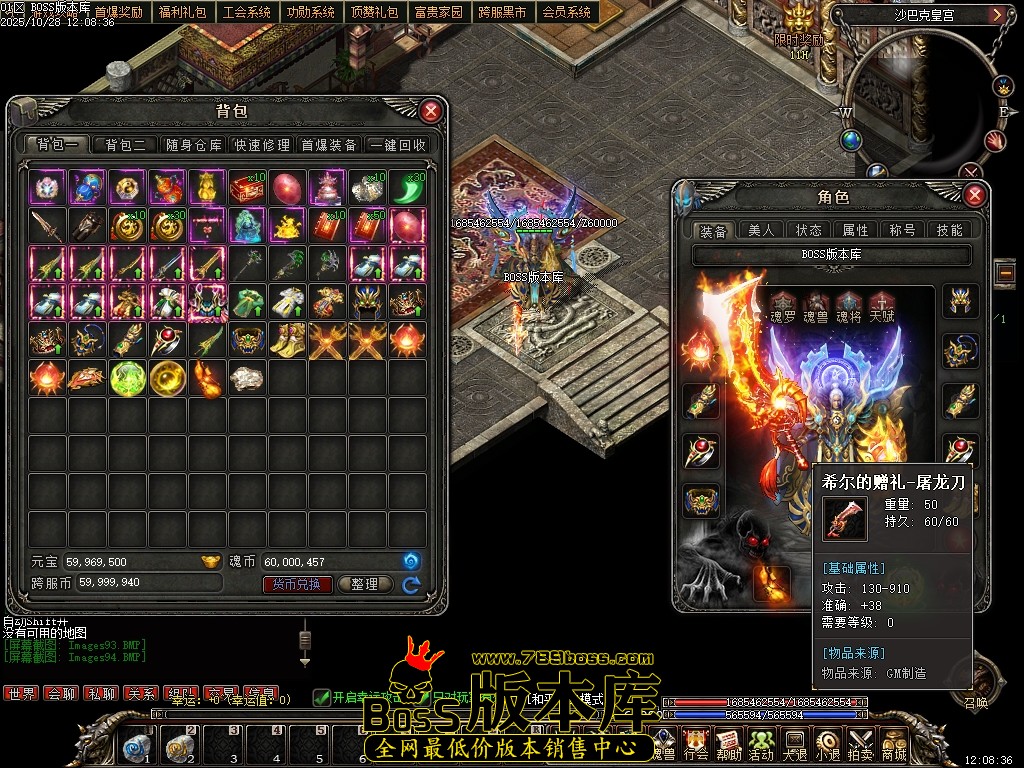Viewport: 1024px width, 768px height.
Task: Switch to the 属性 attributes tab
Action: tap(856, 231)
